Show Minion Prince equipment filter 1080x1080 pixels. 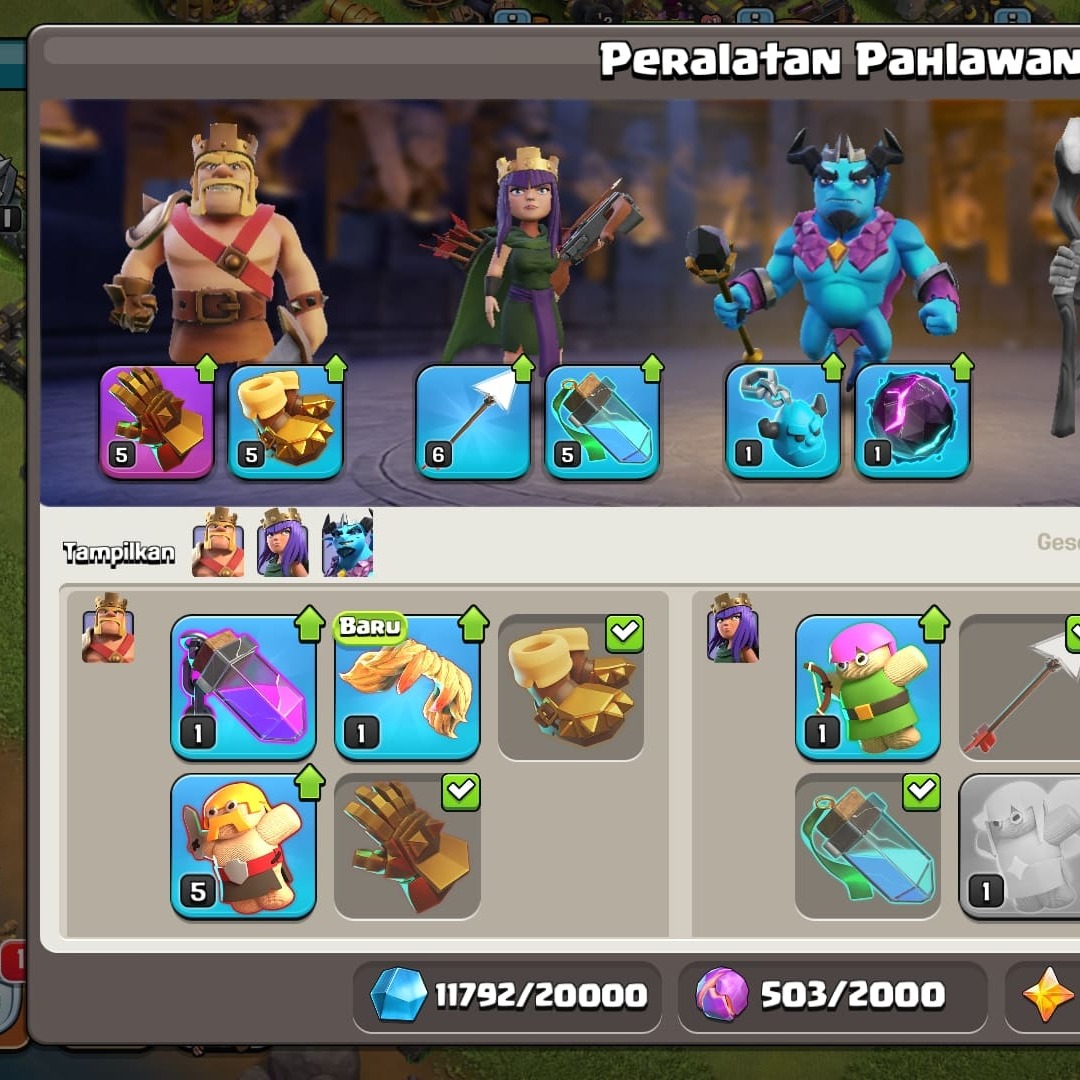coord(347,544)
